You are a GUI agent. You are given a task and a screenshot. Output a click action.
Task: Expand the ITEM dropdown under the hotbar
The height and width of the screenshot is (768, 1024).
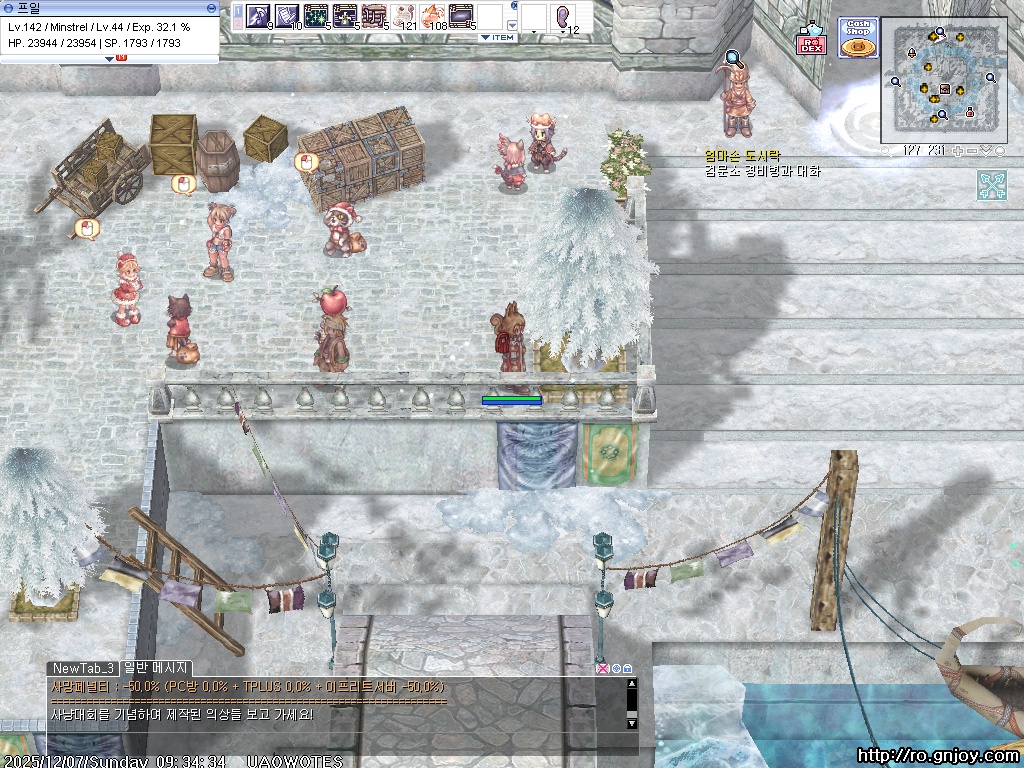(497, 38)
